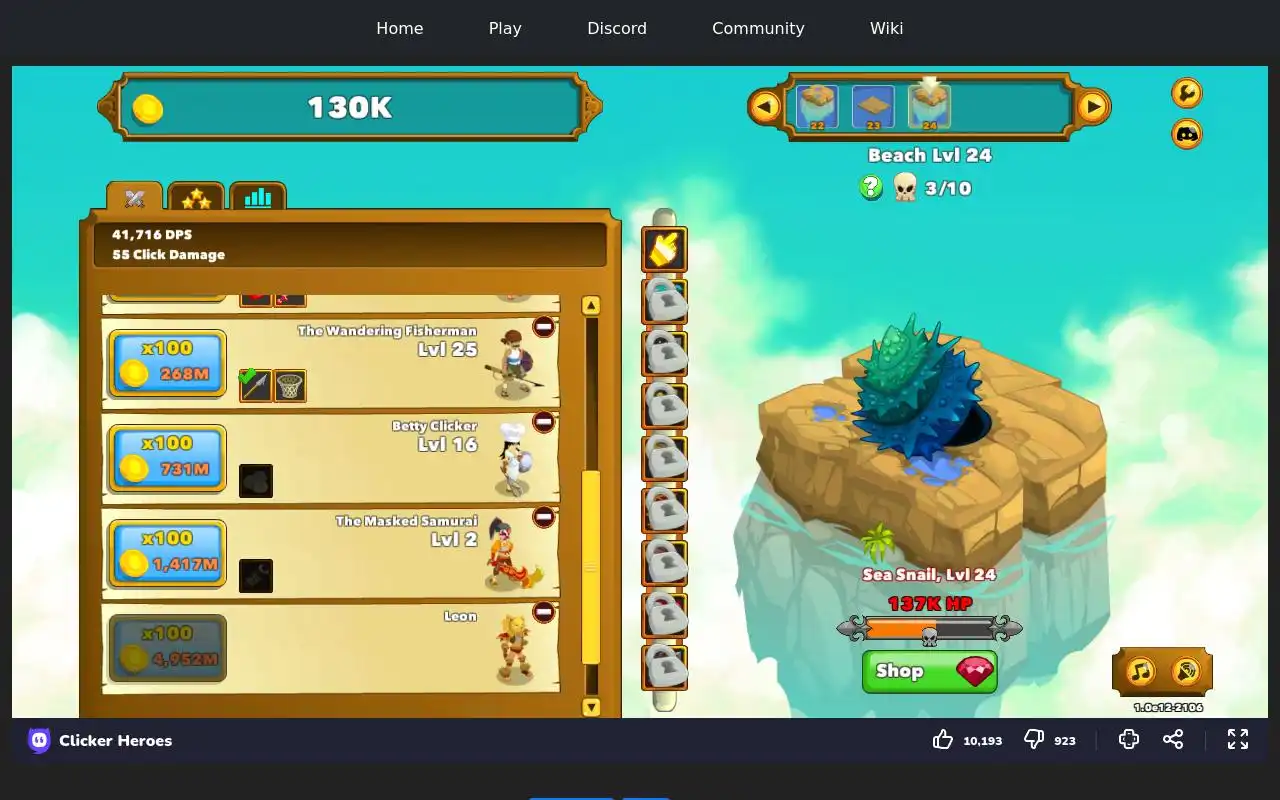Activate the yellow clicking hand skill
Image resolution: width=1280 pixels, height=800 pixels.
pyautogui.click(x=664, y=250)
